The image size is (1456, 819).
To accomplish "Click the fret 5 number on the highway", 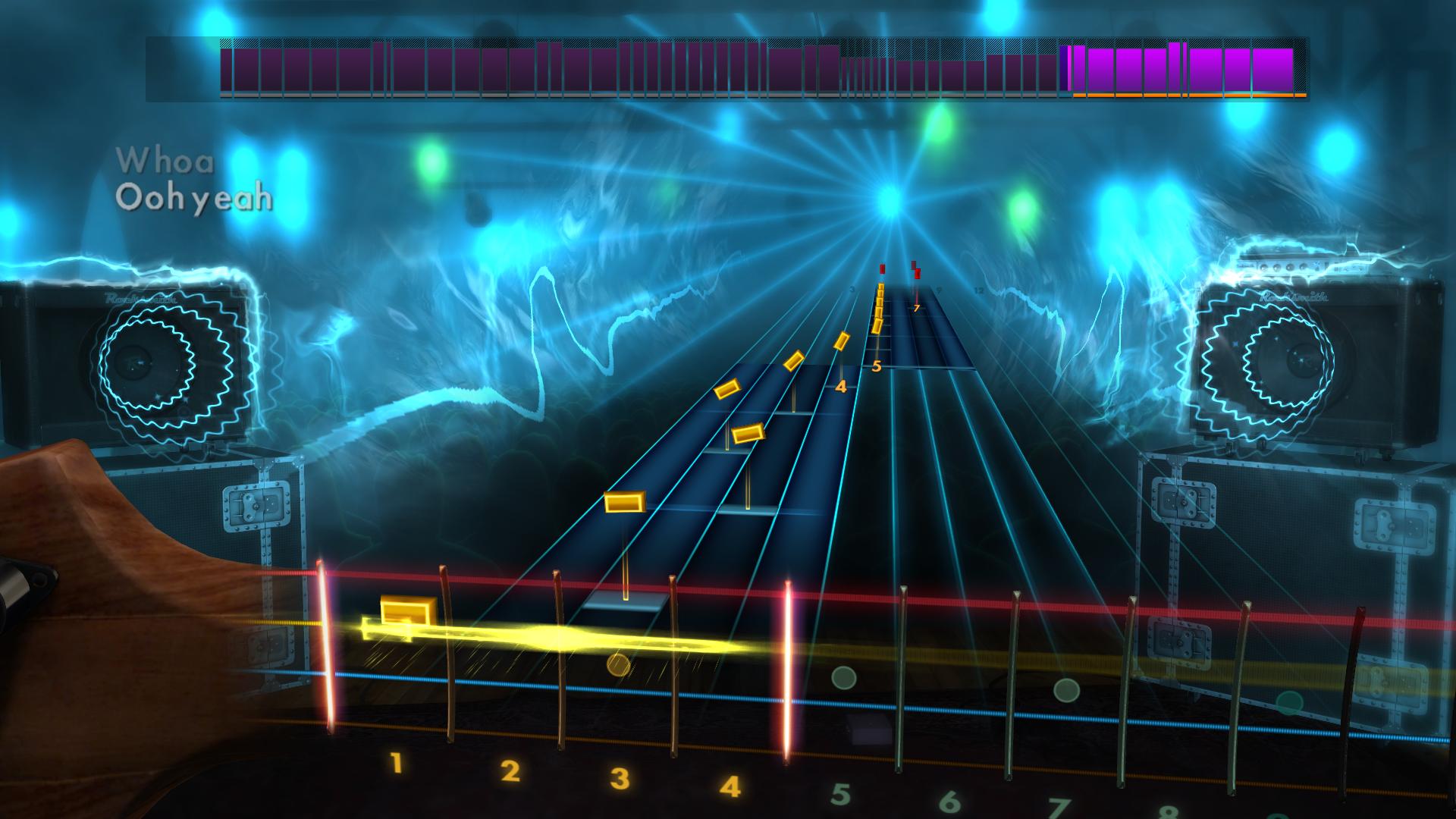I will click(877, 366).
